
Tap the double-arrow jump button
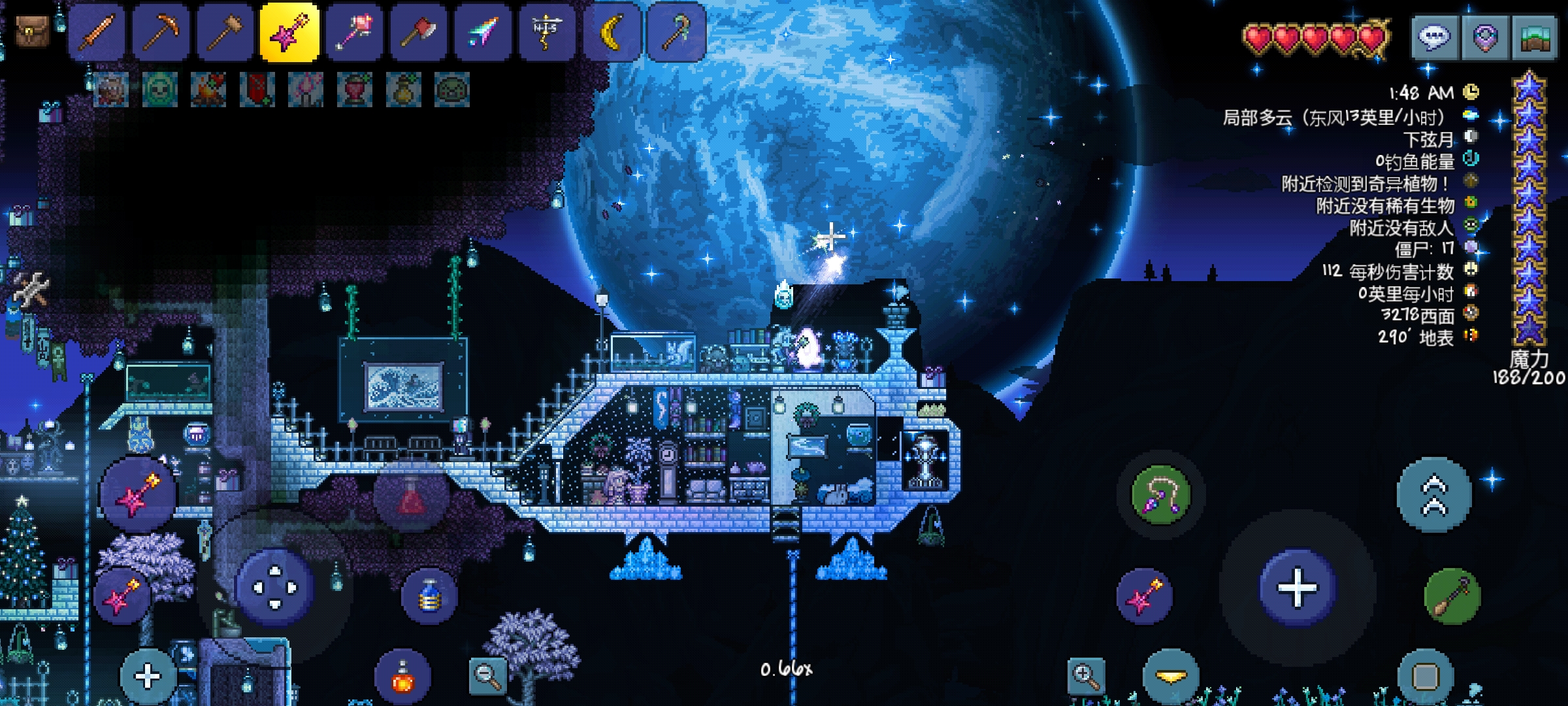(1434, 495)
